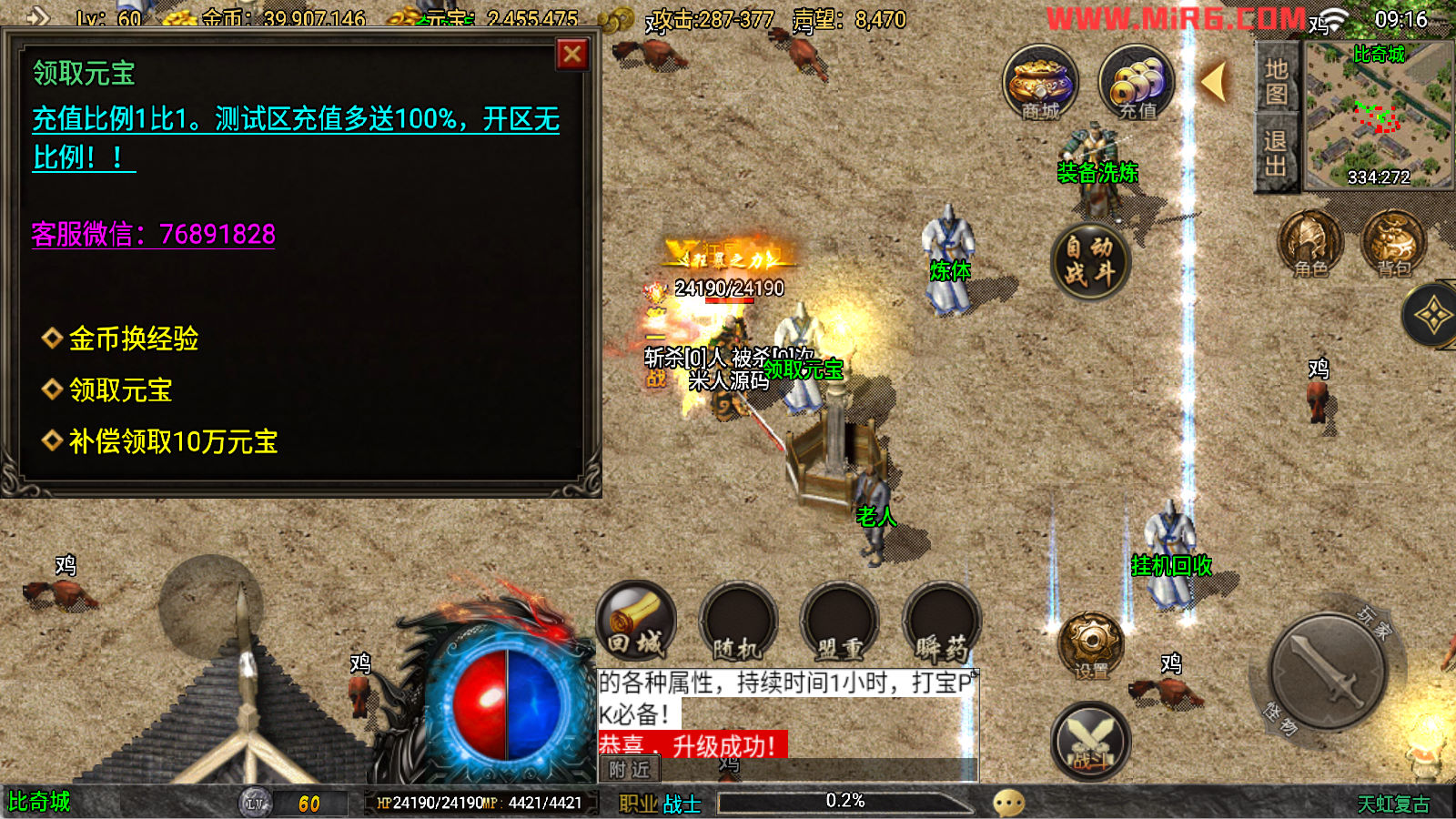Open the 地图 map button
1456x819 pixels.
pos(1276,82)
